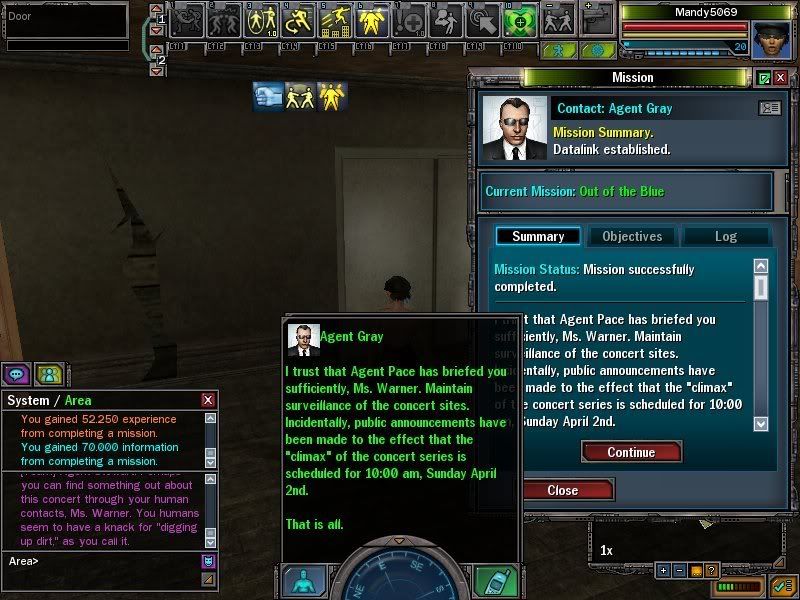This screenshot has width=800, height=600.
Task: Click the fist icon above the door
Action: (x=268, y=95)
